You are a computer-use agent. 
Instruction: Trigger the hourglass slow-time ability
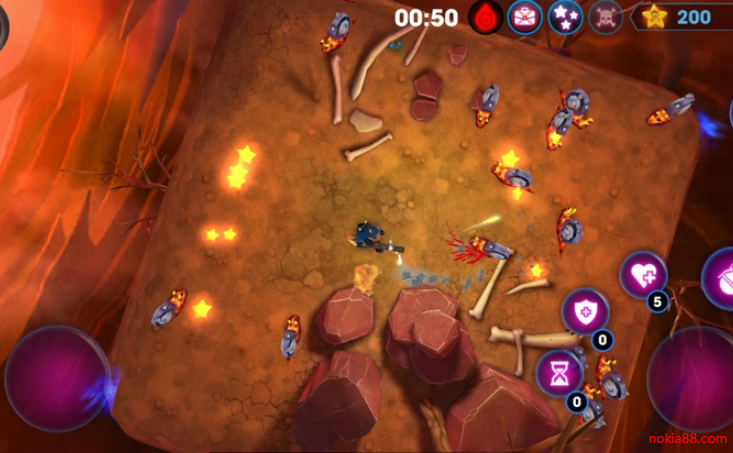559,373
